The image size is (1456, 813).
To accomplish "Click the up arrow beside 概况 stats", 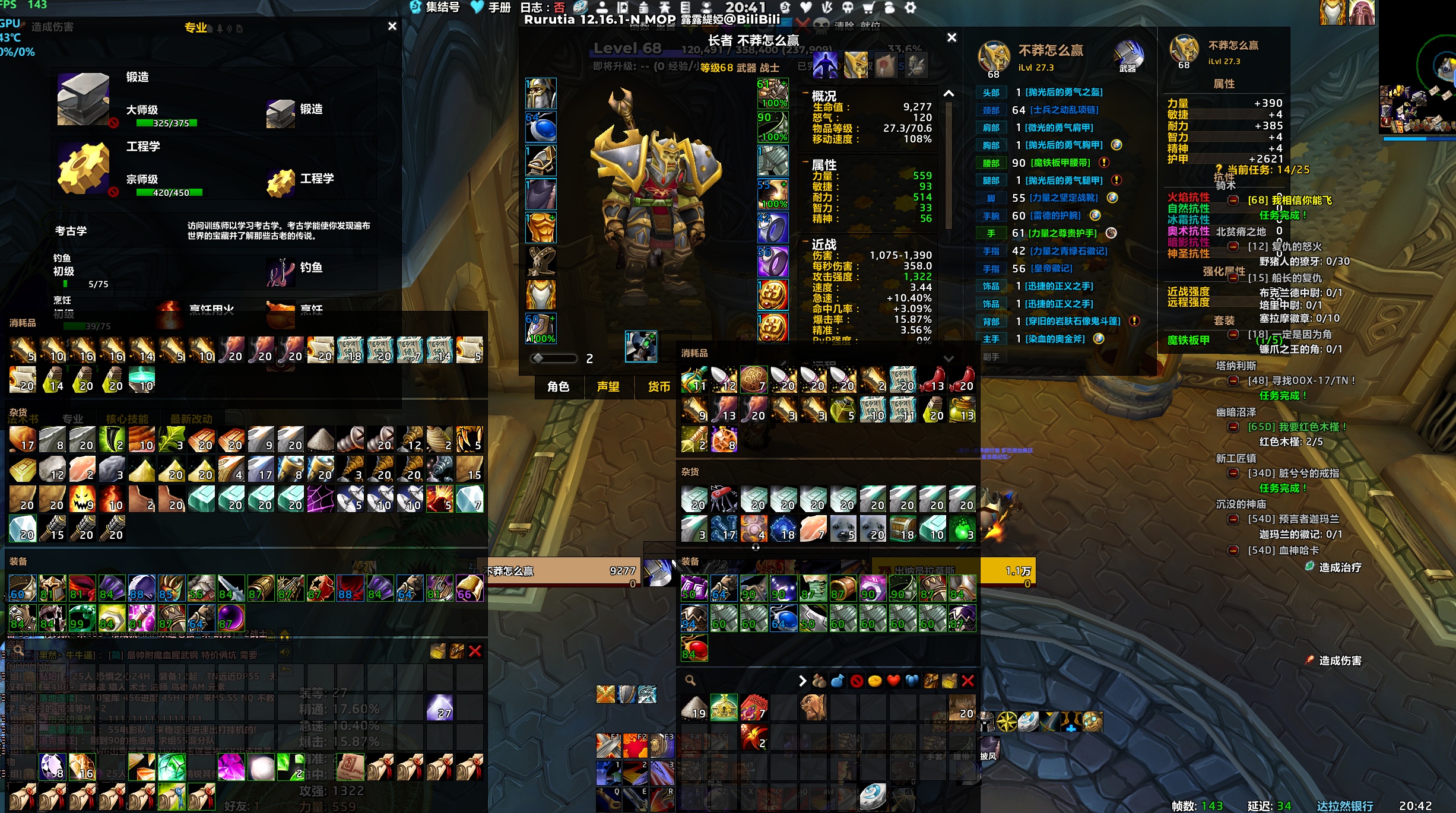I will click(949, 94).
